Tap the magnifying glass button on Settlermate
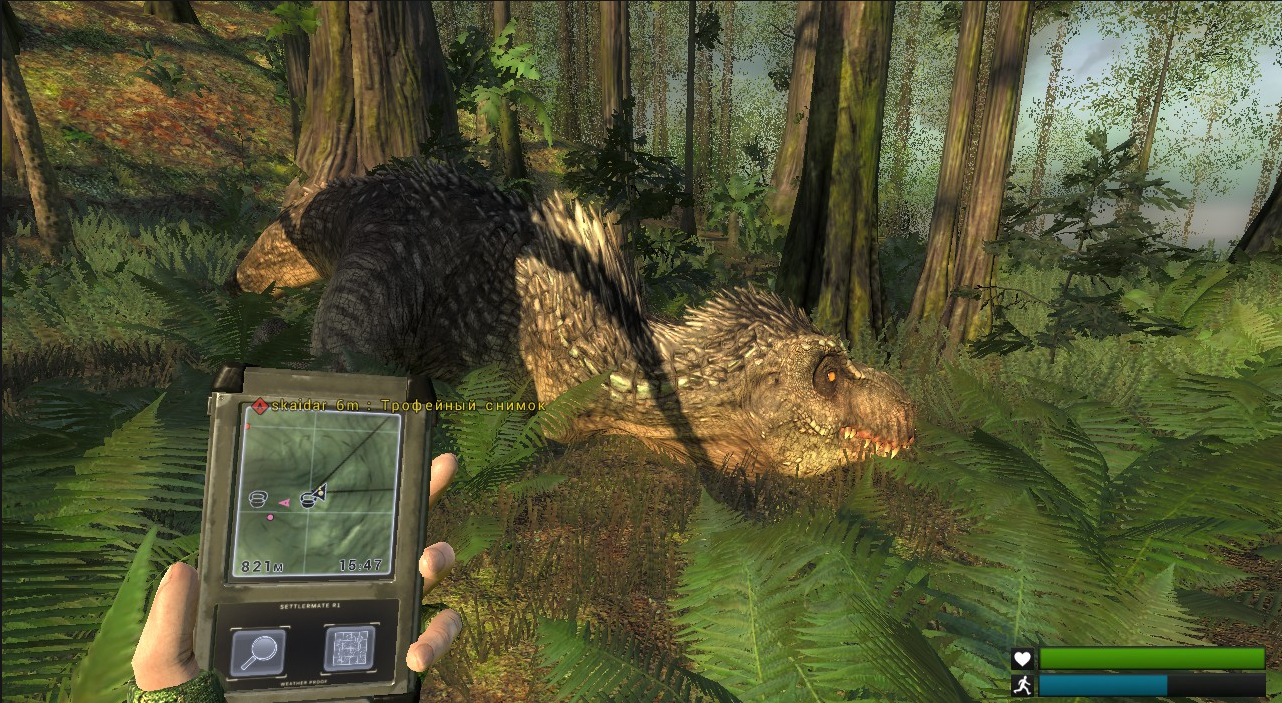The height and width of the screenshot is (703, 1282). [258, 651]
